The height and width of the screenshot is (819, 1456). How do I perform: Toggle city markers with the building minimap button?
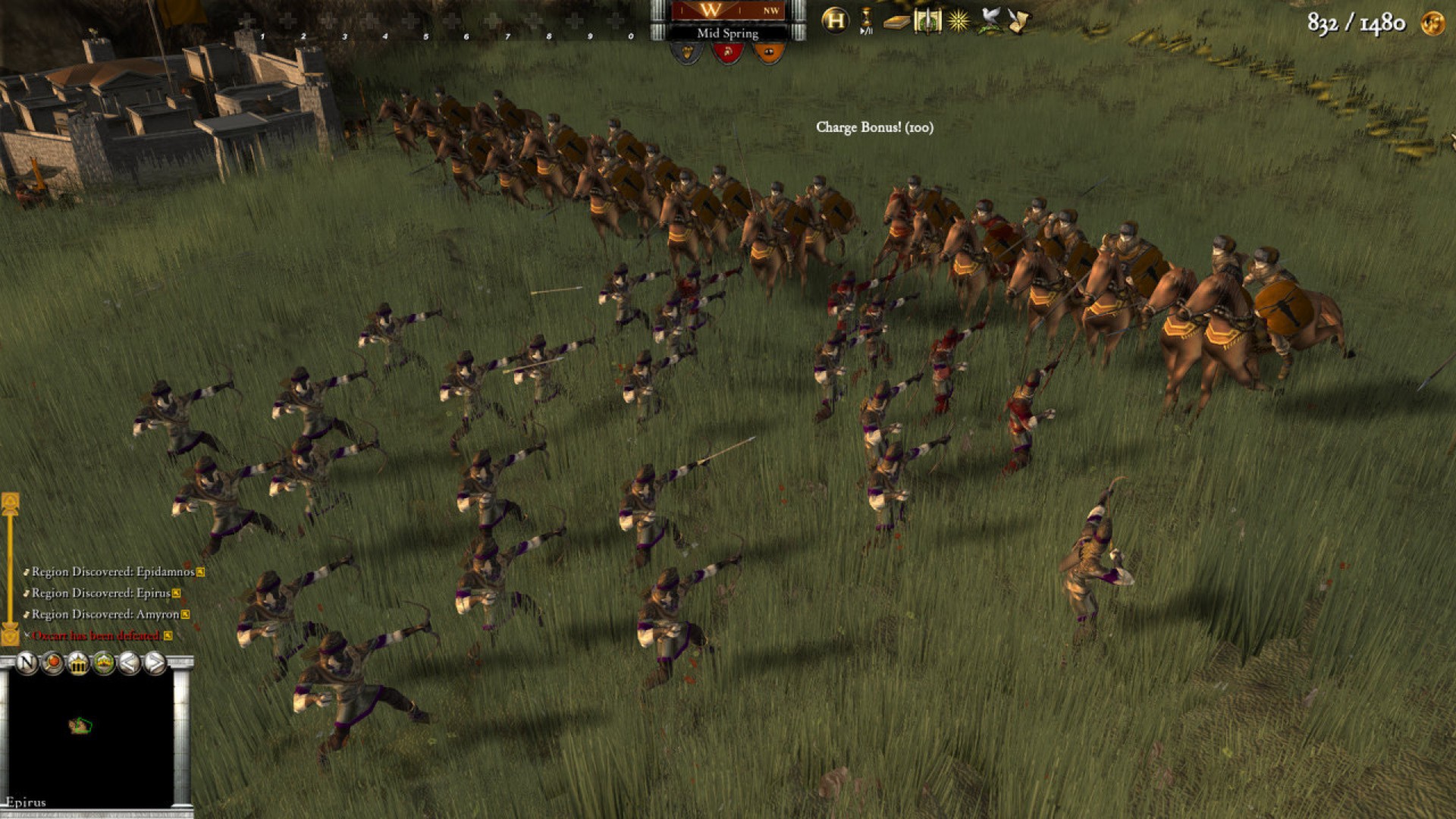point(77,663)
